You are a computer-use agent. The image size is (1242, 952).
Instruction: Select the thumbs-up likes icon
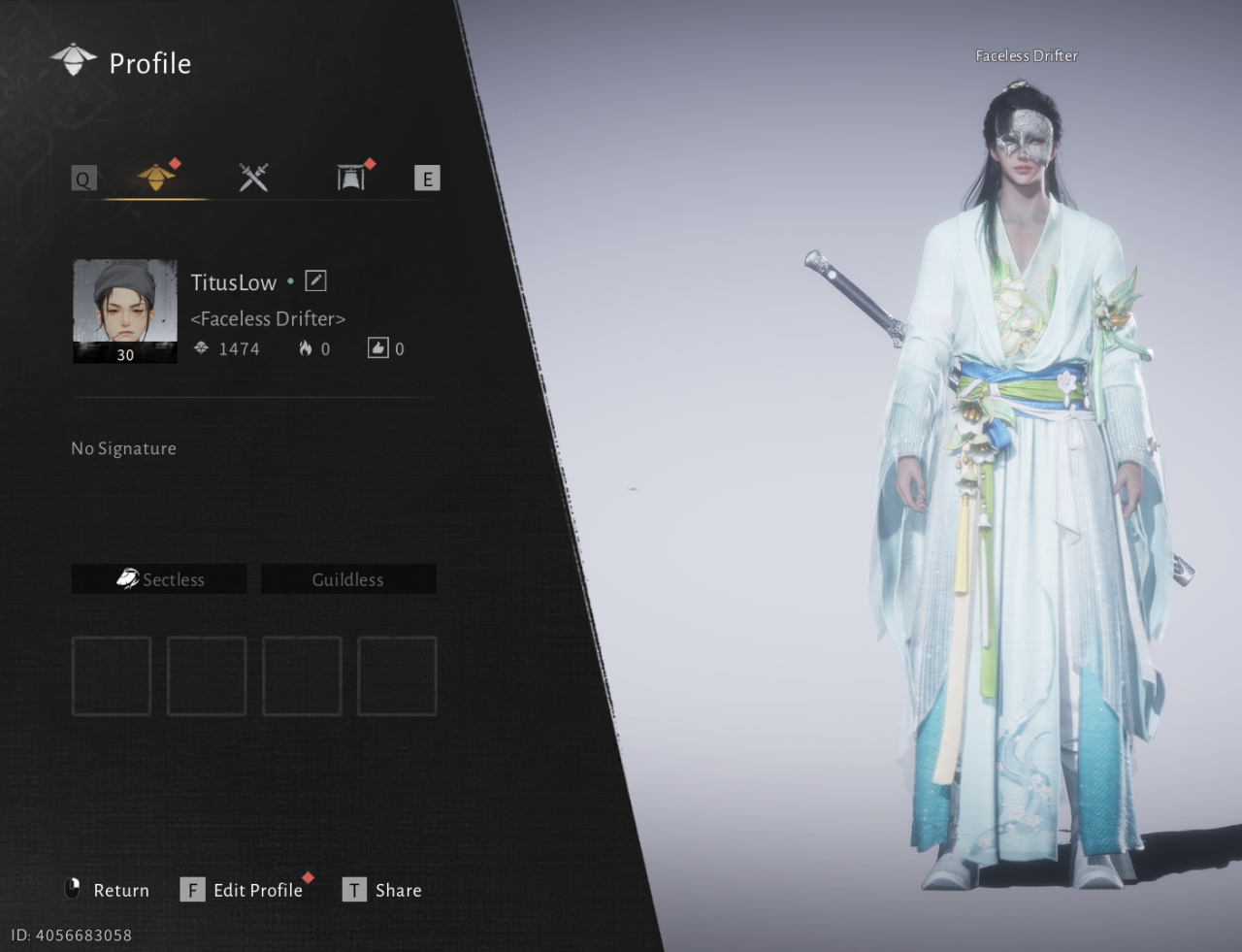coord(377,347)
